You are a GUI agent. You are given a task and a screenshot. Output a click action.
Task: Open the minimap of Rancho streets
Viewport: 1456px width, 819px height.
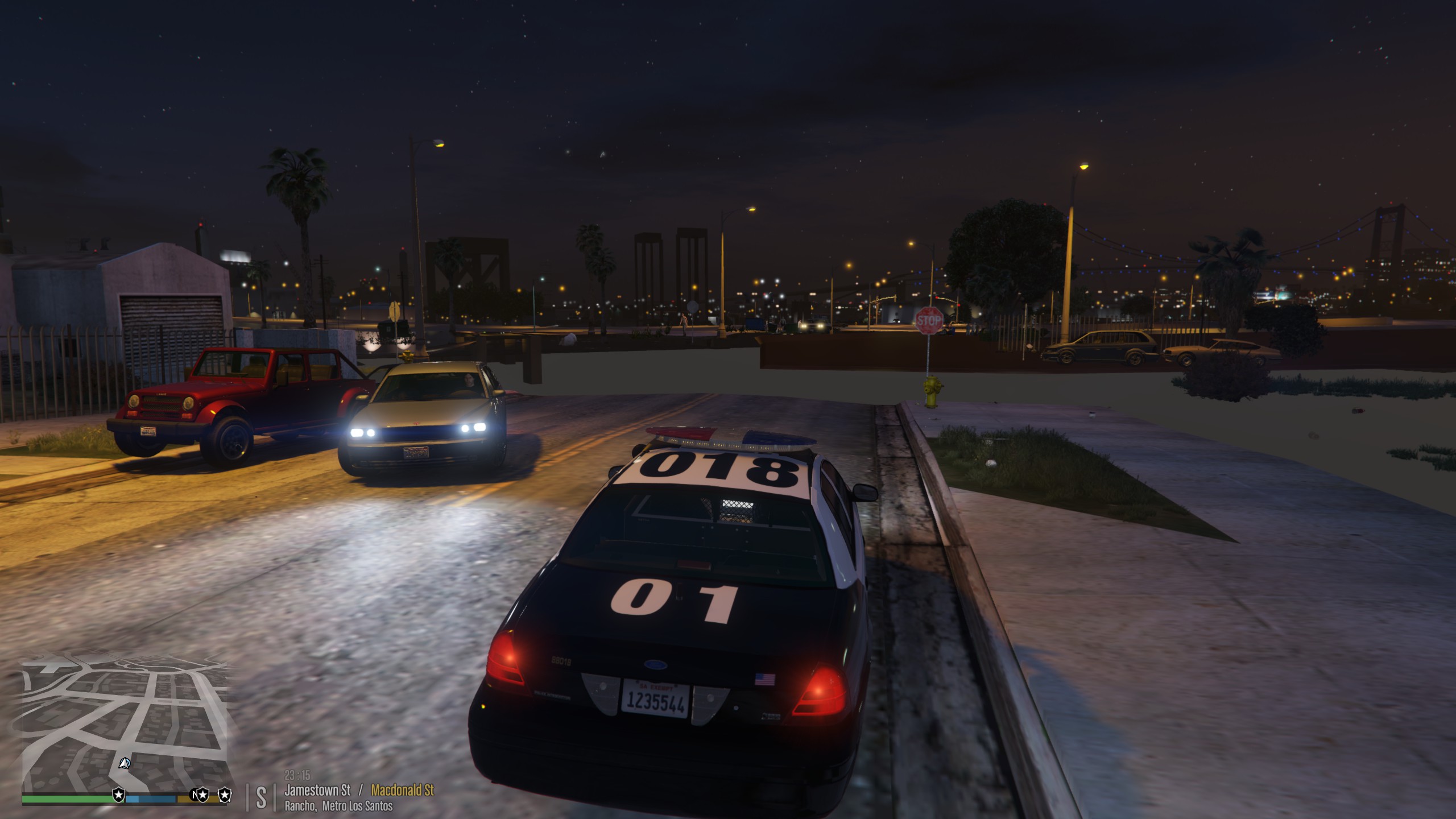[124, 722]
